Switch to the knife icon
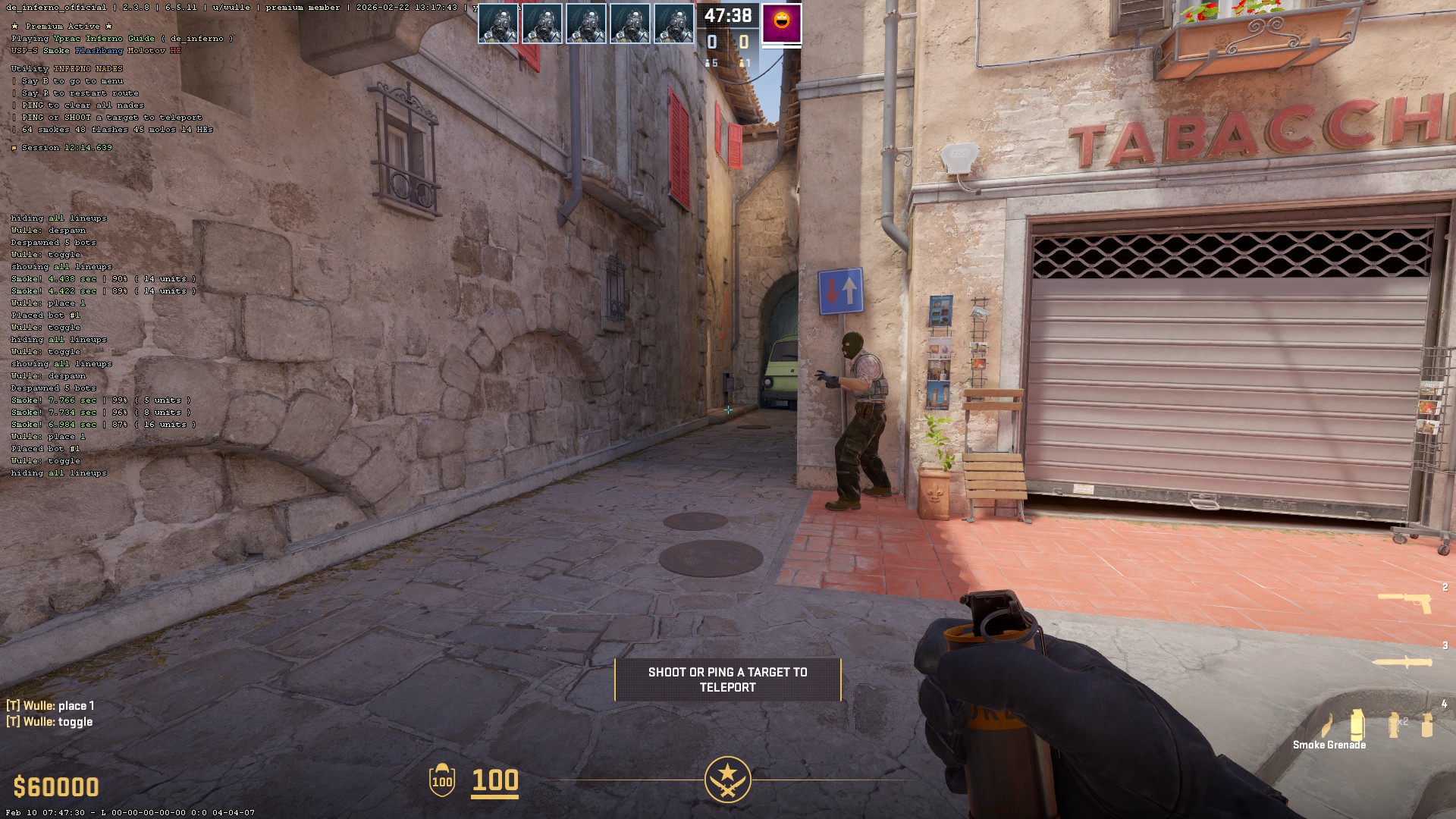The image size is (1456, 819). (x=1403, y=662)
